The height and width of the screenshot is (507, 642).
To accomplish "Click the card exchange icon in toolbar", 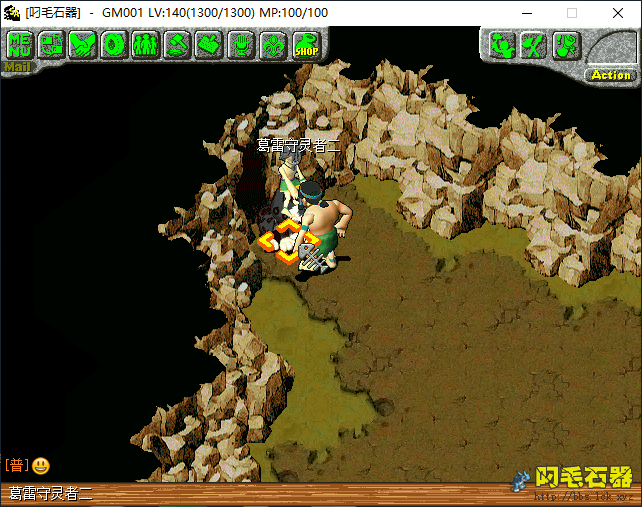I will tap(51, 44).
